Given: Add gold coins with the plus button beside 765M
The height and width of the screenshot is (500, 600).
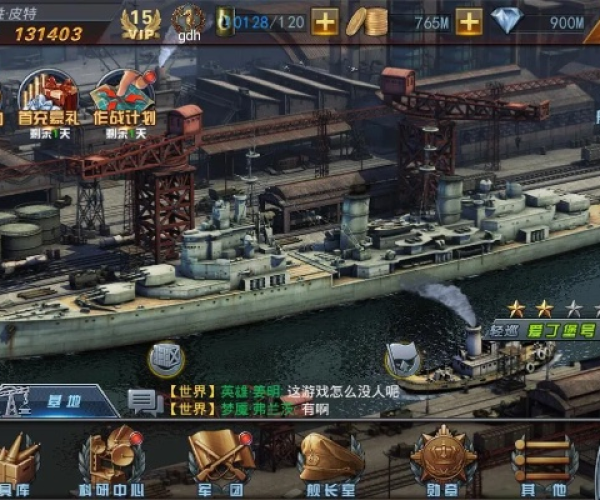Looking at the screenshot, I should 469,20.
